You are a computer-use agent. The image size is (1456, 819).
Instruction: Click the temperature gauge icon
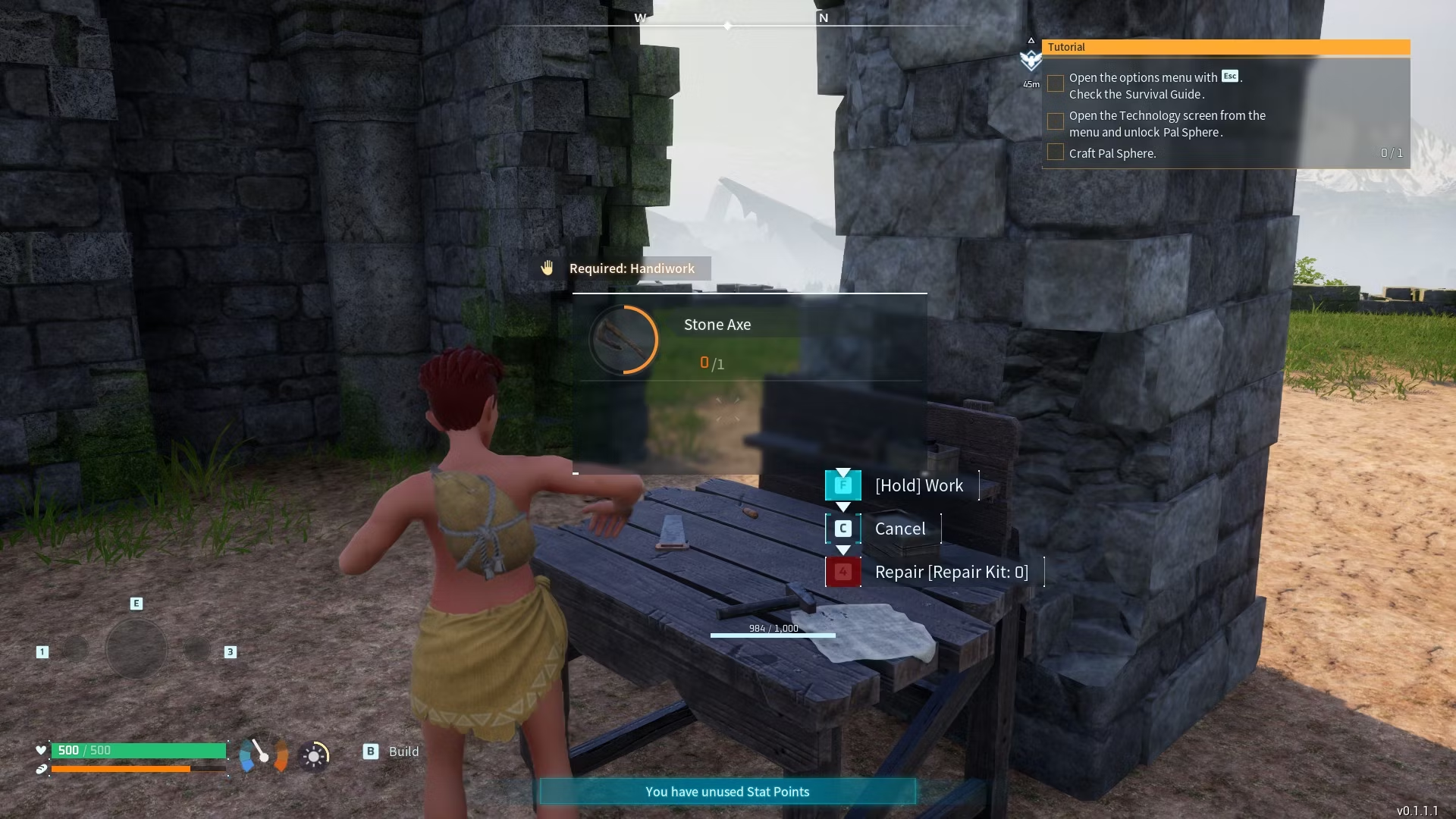(x=263, y=755)
